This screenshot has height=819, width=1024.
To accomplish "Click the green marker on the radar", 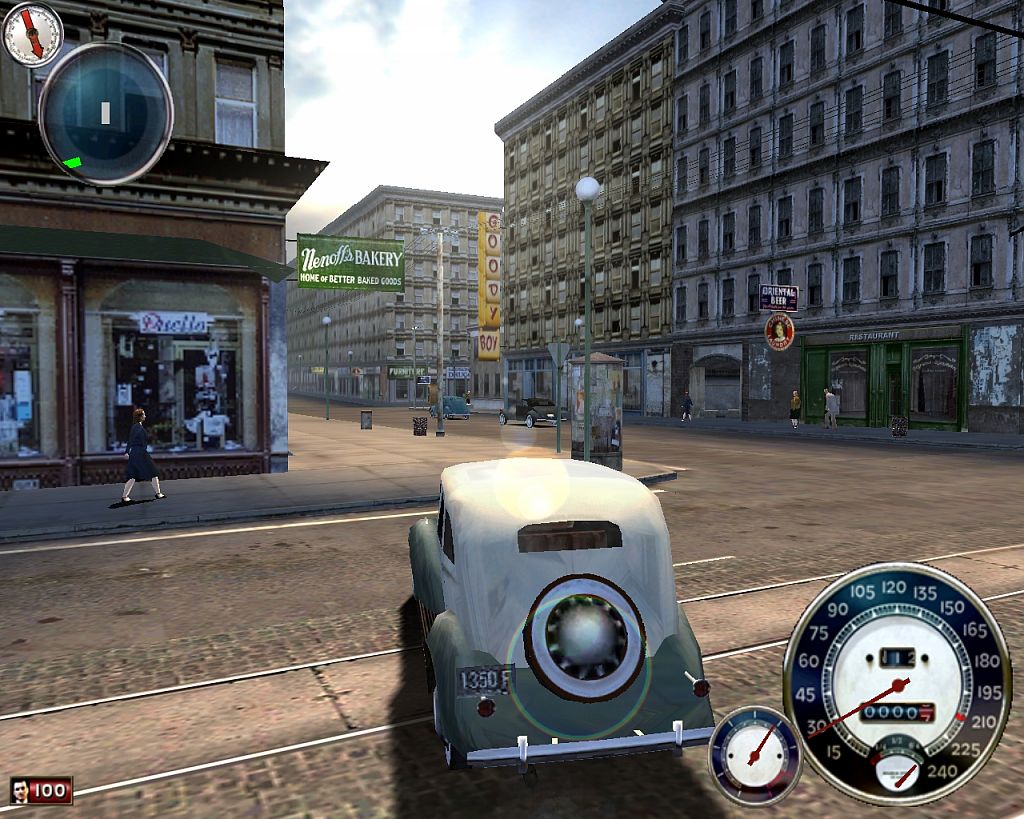I will click(71, 162).
